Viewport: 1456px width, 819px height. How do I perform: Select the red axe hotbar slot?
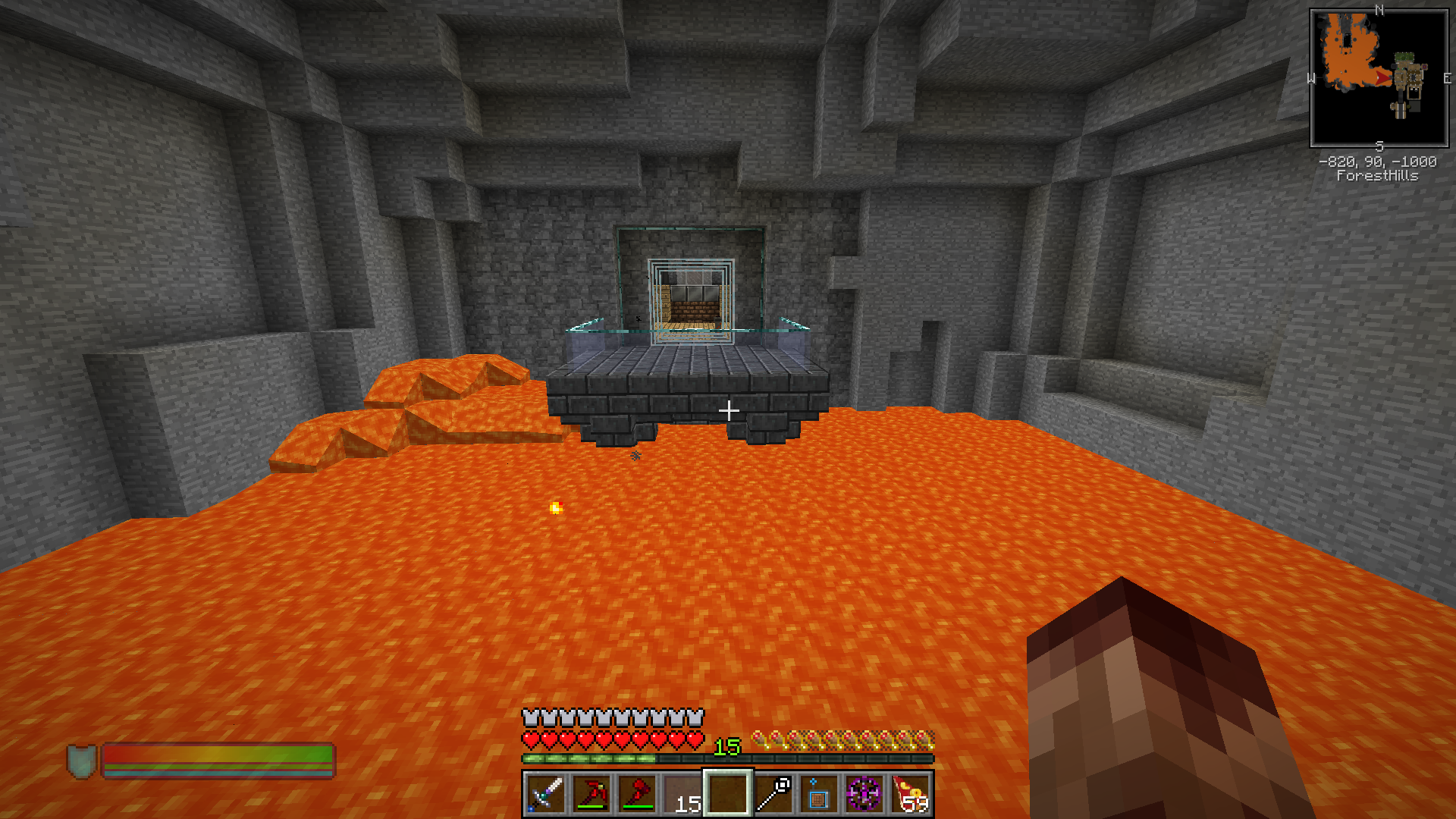click(x=637, y=793)
